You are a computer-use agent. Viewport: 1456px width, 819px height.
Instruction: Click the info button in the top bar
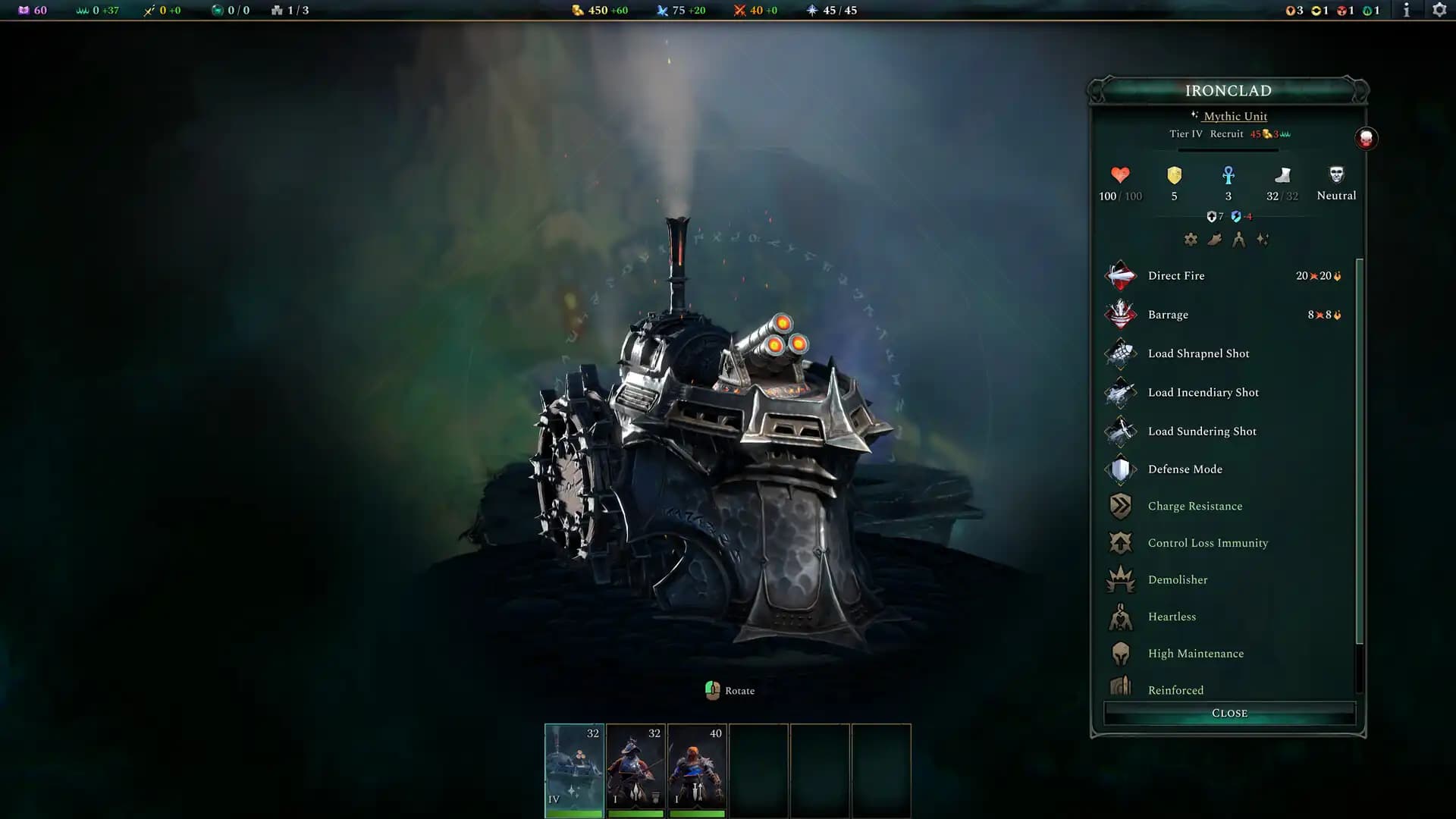coord(1405,11)
